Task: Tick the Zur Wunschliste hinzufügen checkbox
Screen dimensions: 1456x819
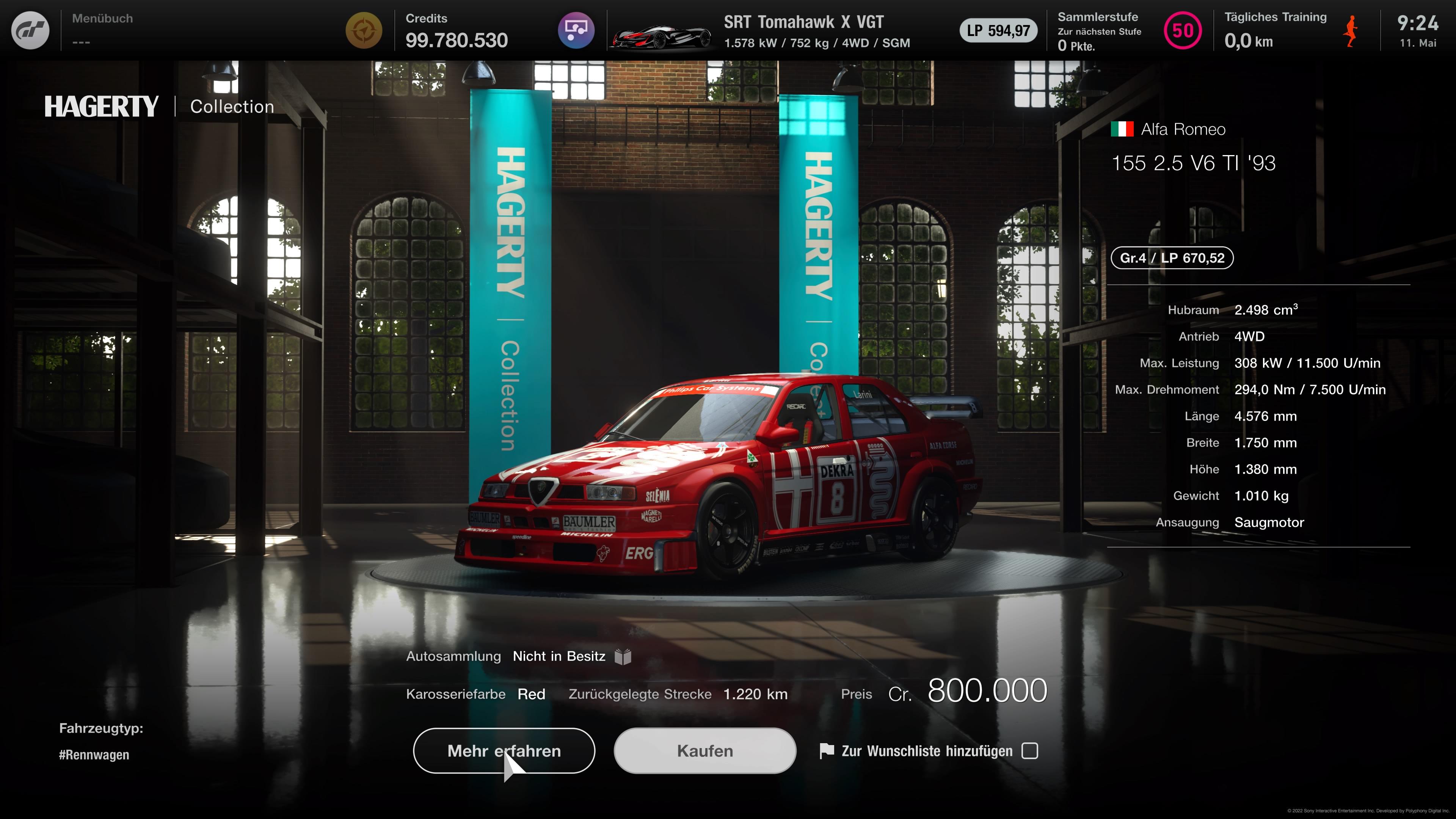Action: (1030, 751)
